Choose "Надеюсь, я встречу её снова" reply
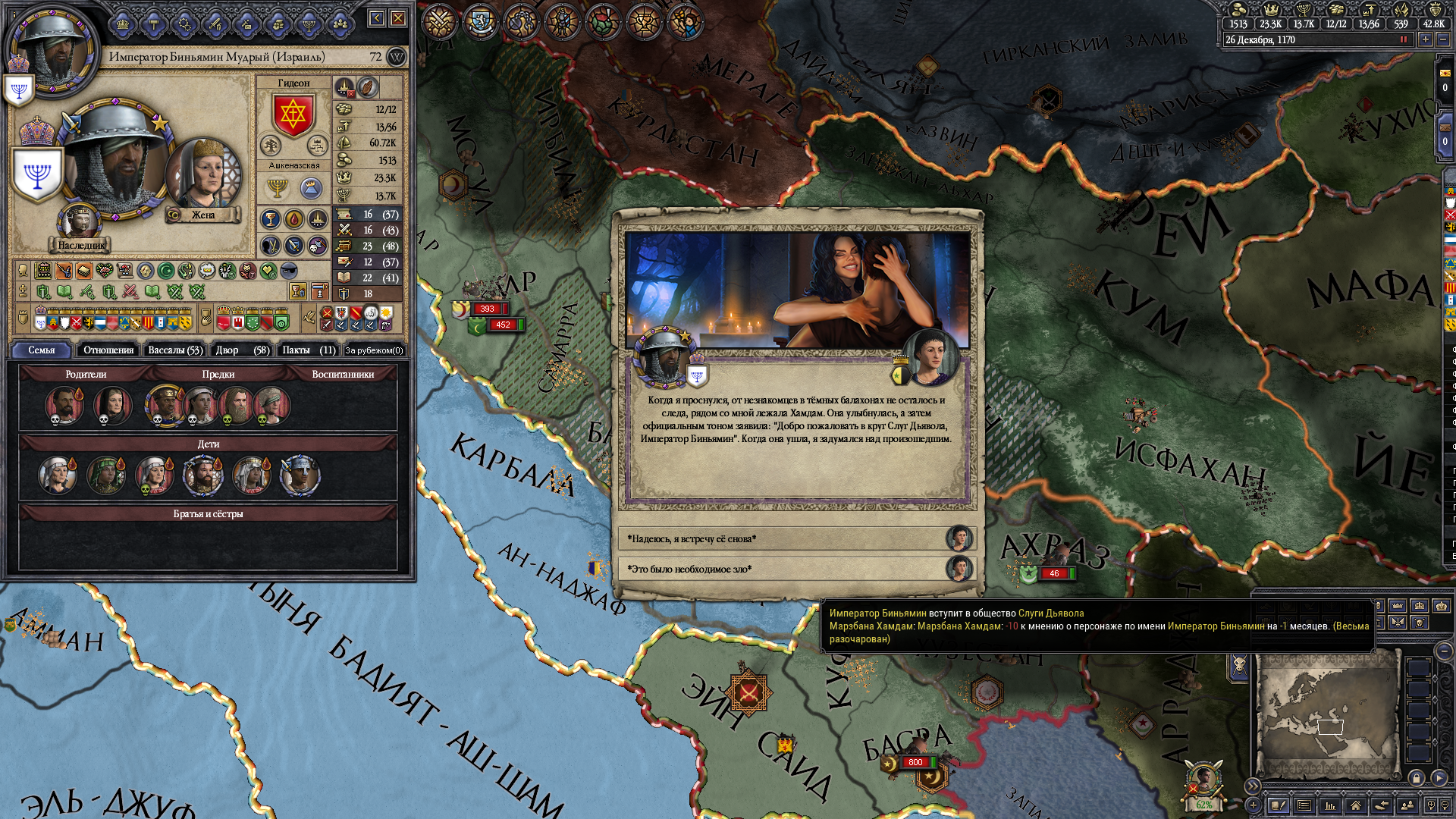1456x819 pixels. [x=781, y=538]
